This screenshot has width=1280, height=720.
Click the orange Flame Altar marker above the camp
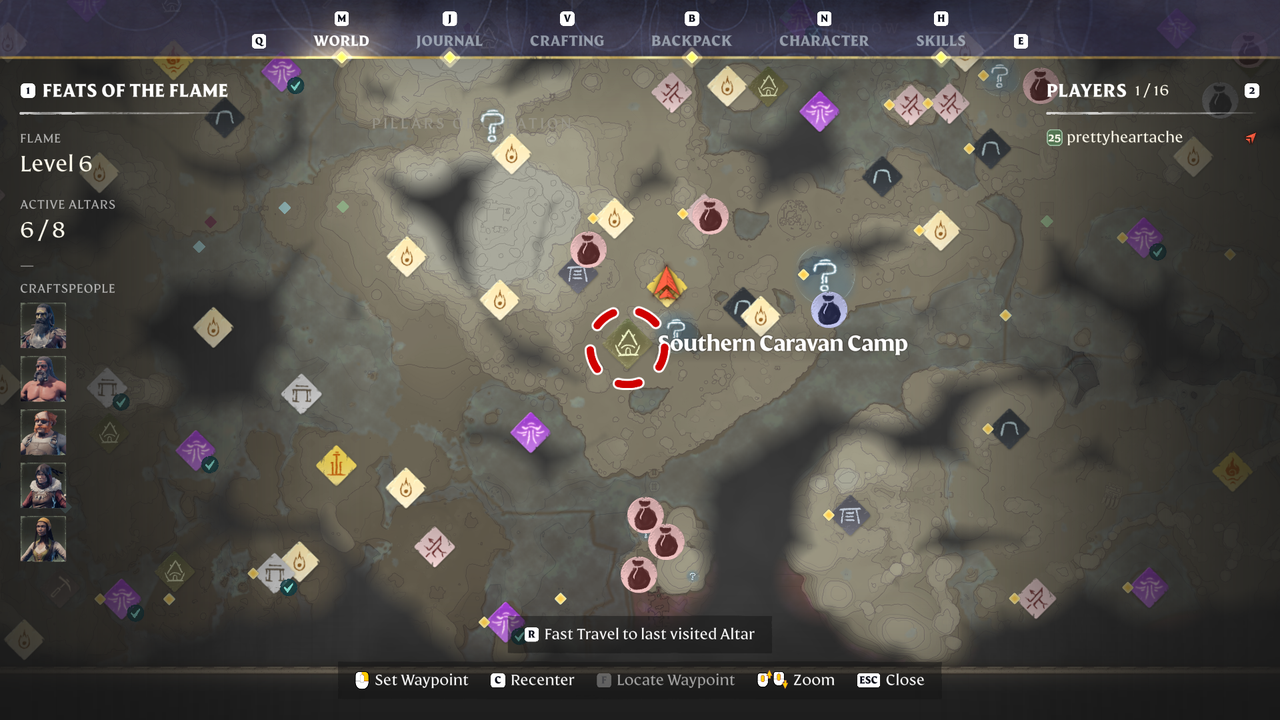[x=667, y=285]
